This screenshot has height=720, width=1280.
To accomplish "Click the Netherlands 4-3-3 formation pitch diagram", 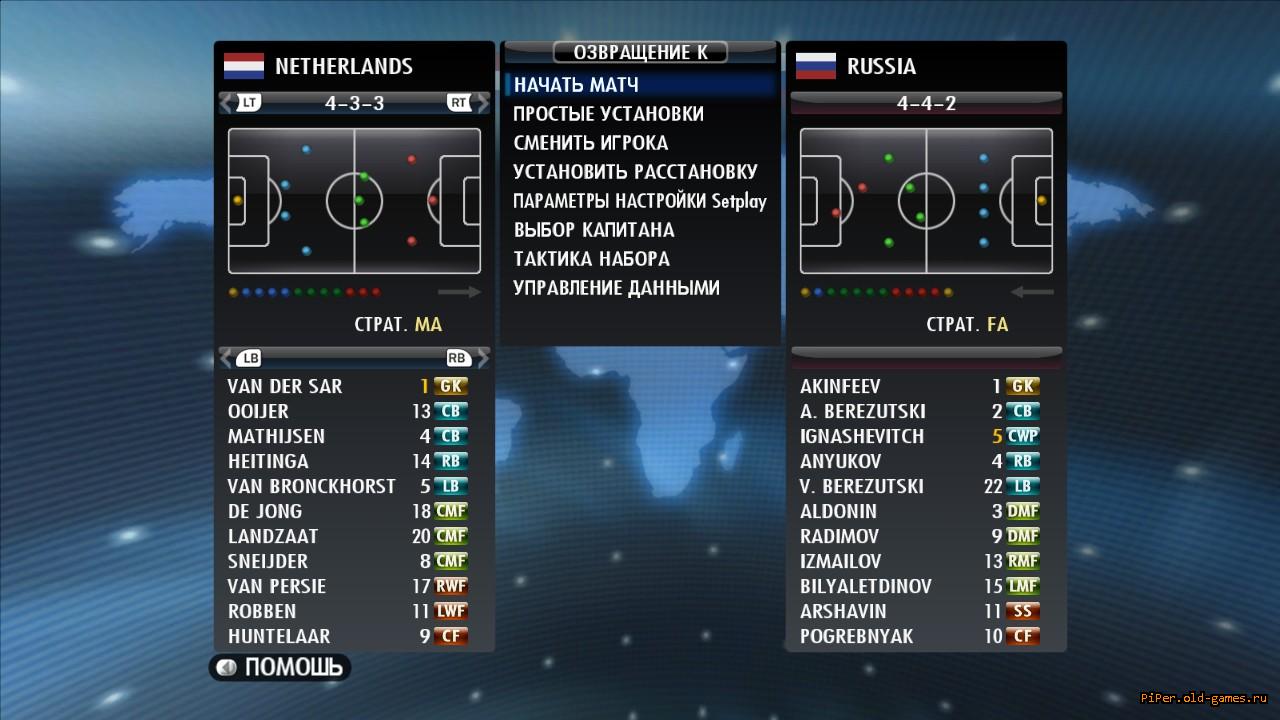I will pos(354,201).
